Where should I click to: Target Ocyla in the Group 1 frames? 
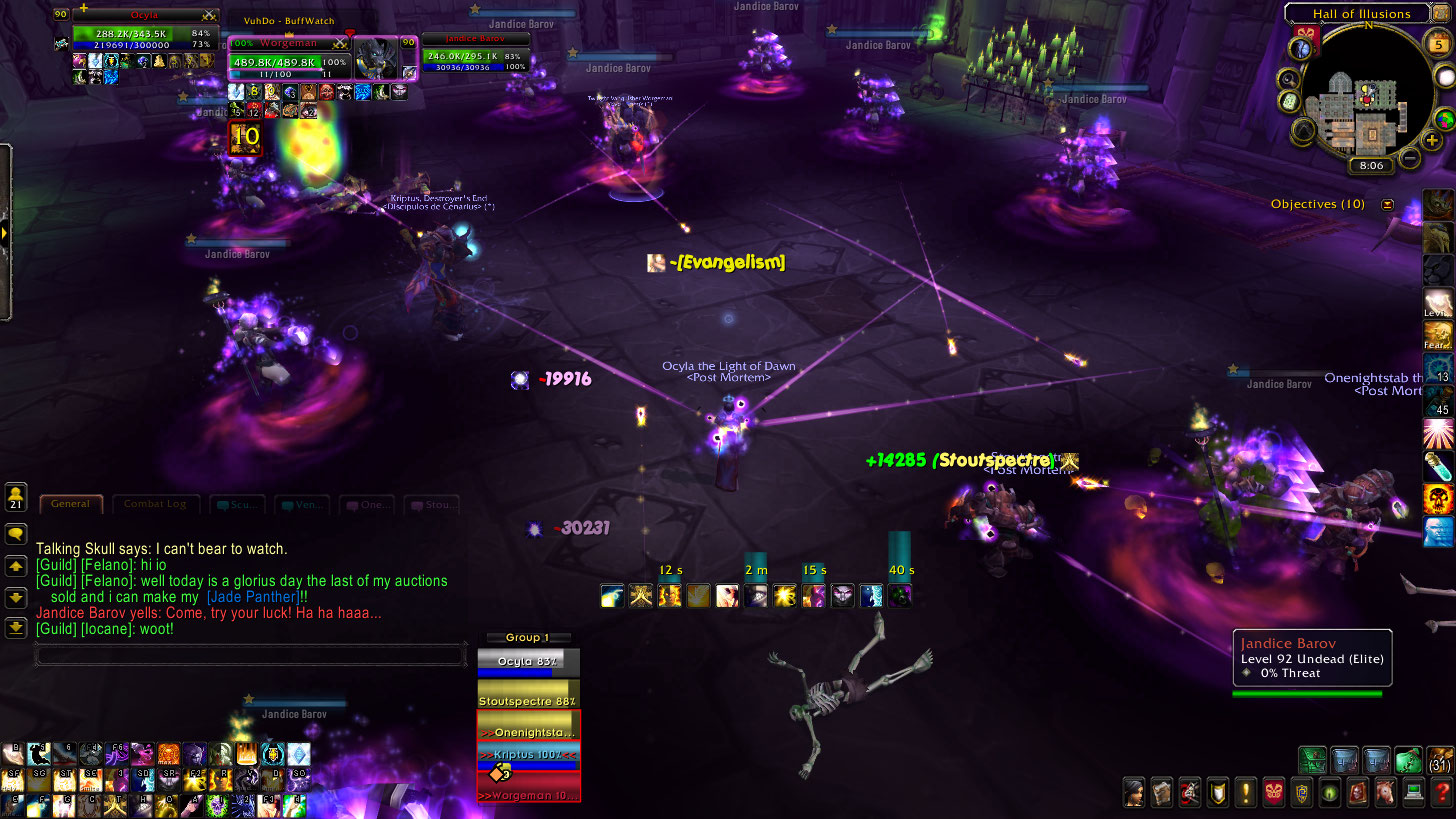pyautogui.click(x=528, y=662)
